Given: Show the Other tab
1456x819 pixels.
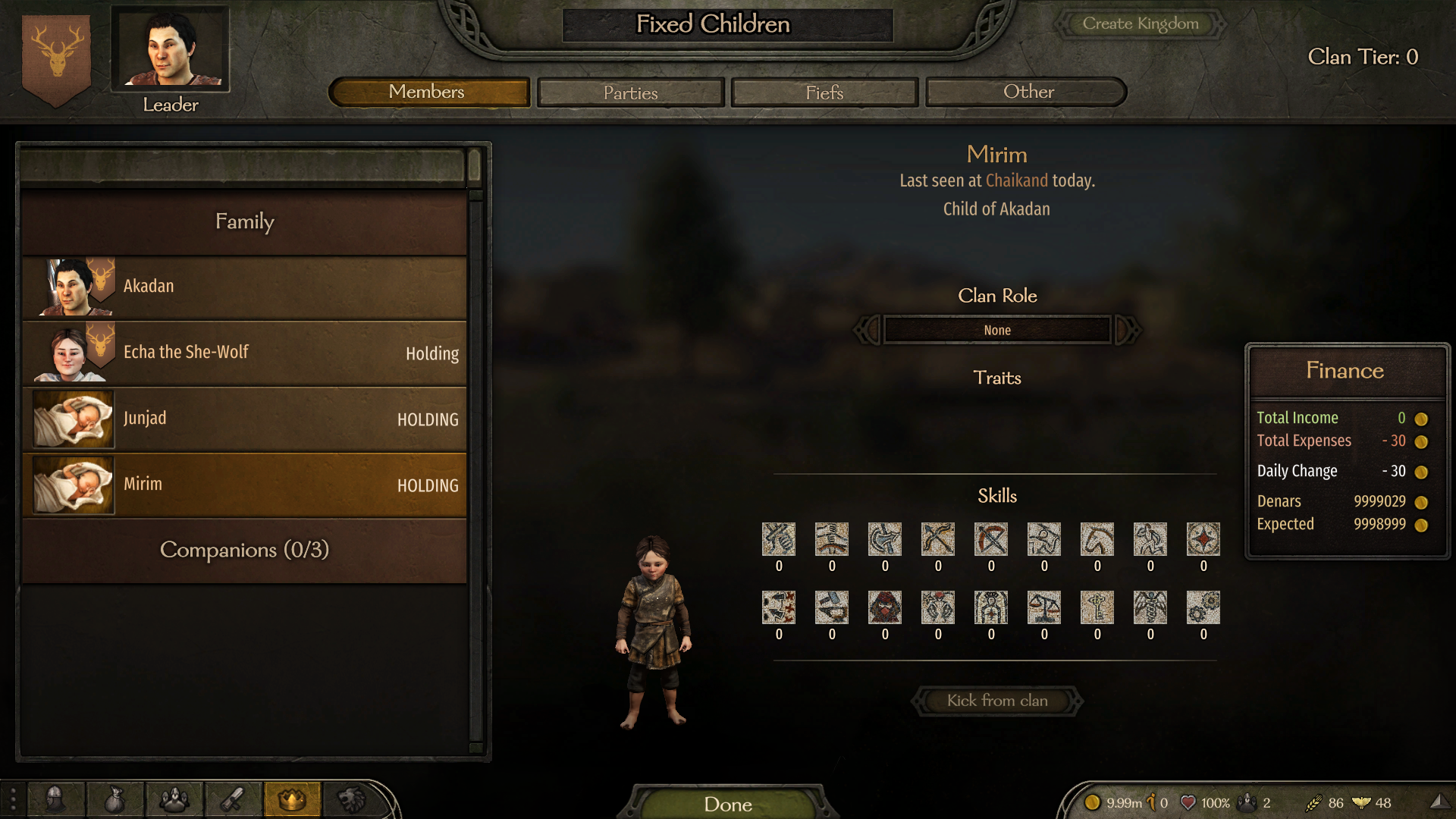Looking at the screenshot, I should 1028,93.
